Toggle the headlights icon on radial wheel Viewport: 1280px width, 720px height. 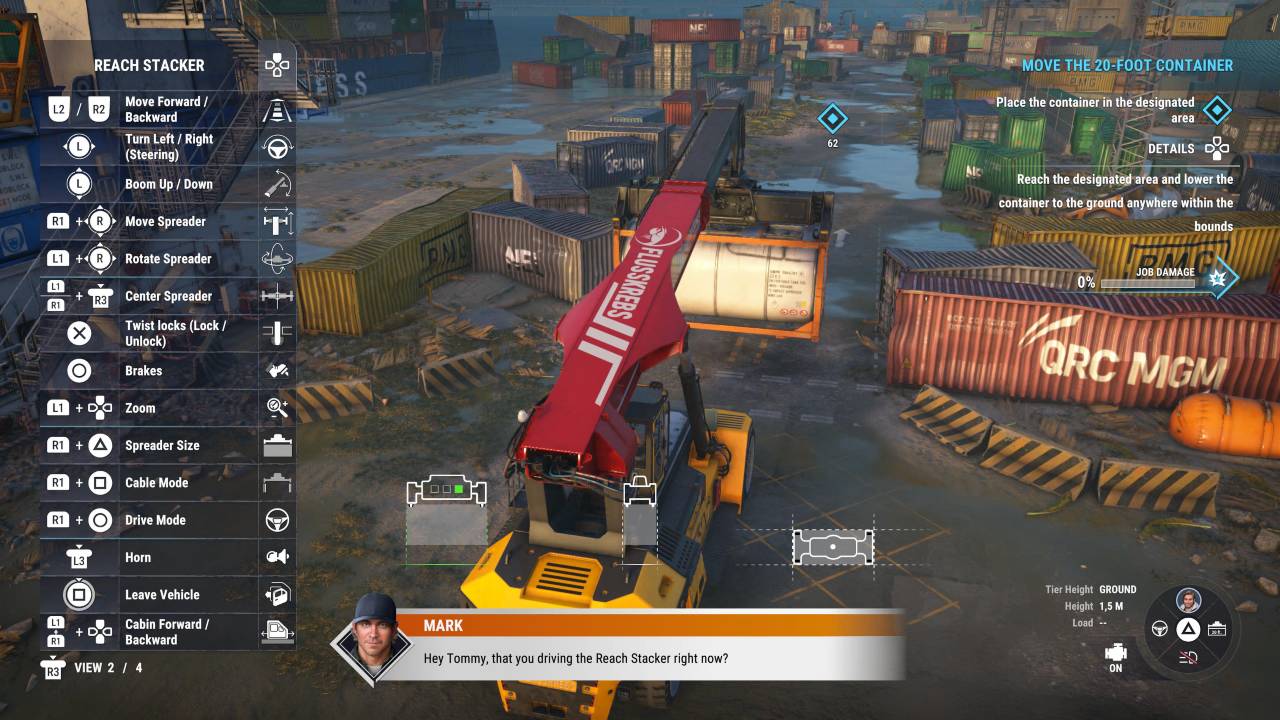pyautogui.click(x=1188, y=657)
